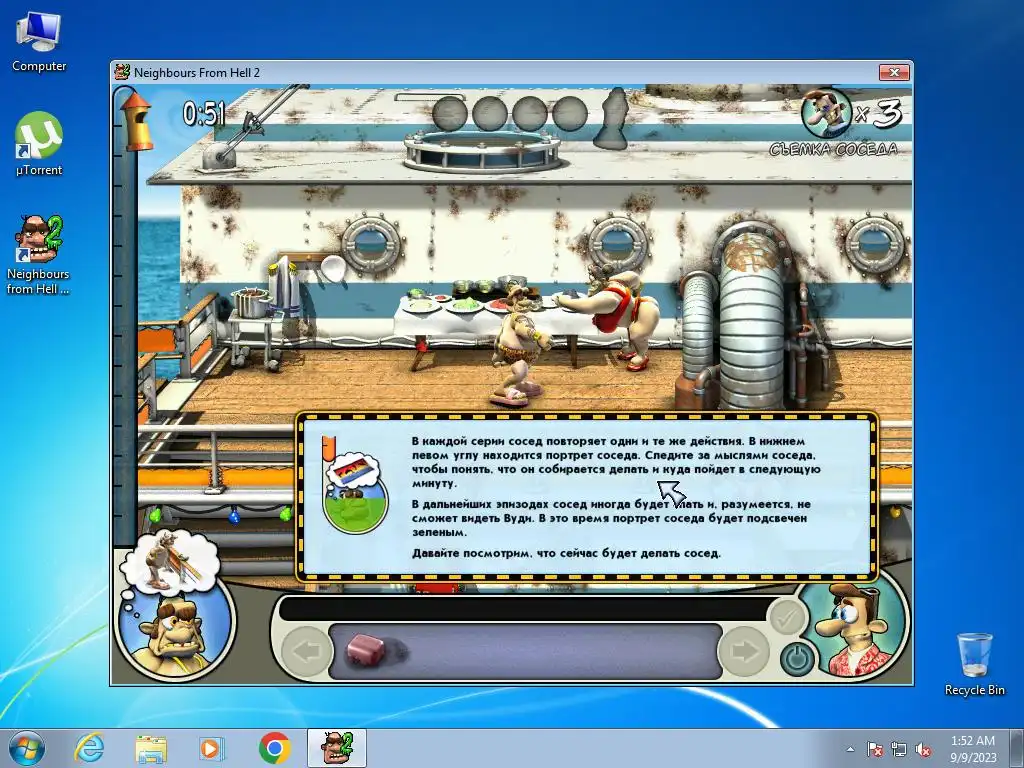Close the Neighbours From Hell 2 window
Screen dimensions: 1024x768
[893, 72]
